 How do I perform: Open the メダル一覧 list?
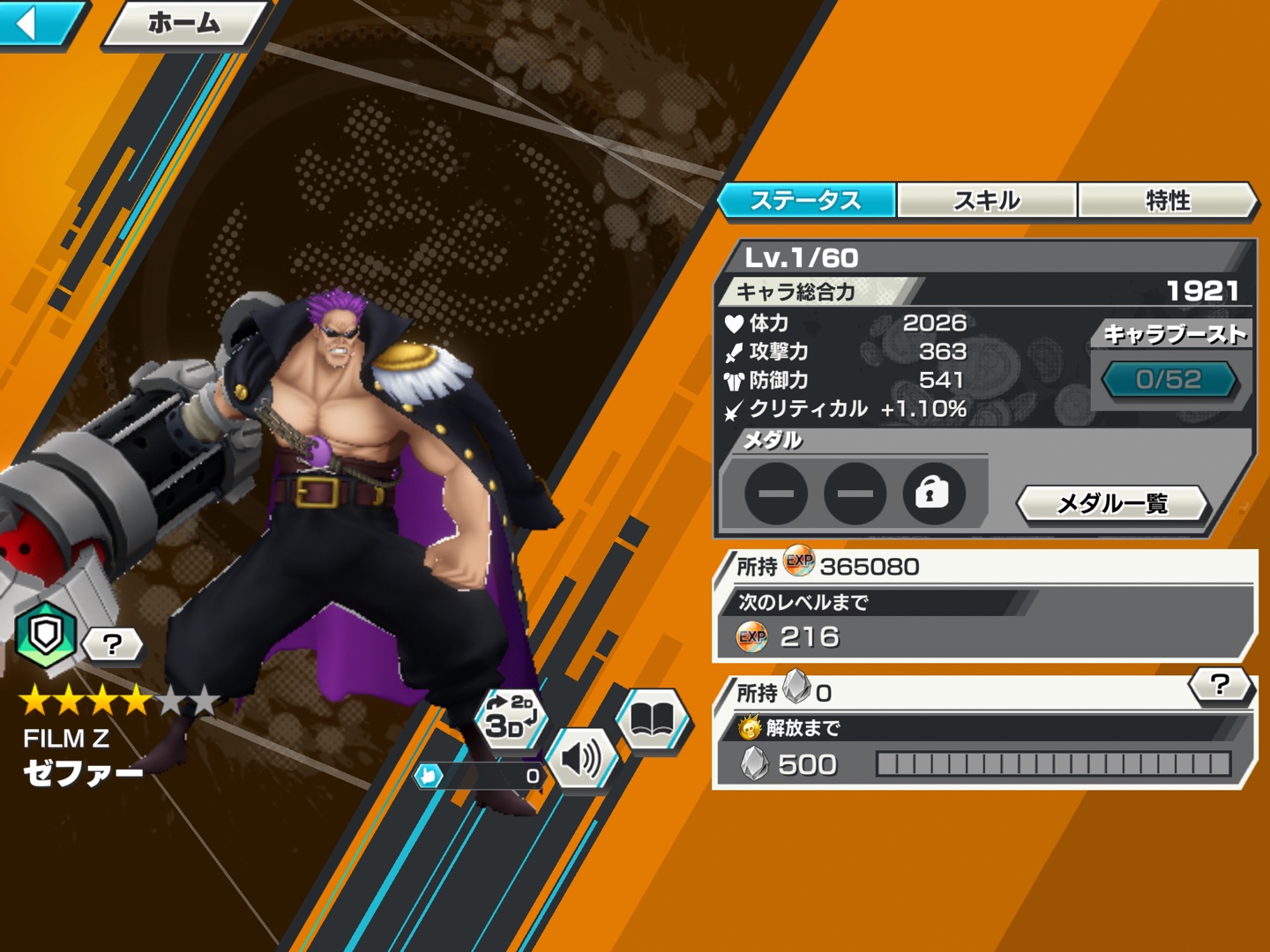coord(1112,503)
